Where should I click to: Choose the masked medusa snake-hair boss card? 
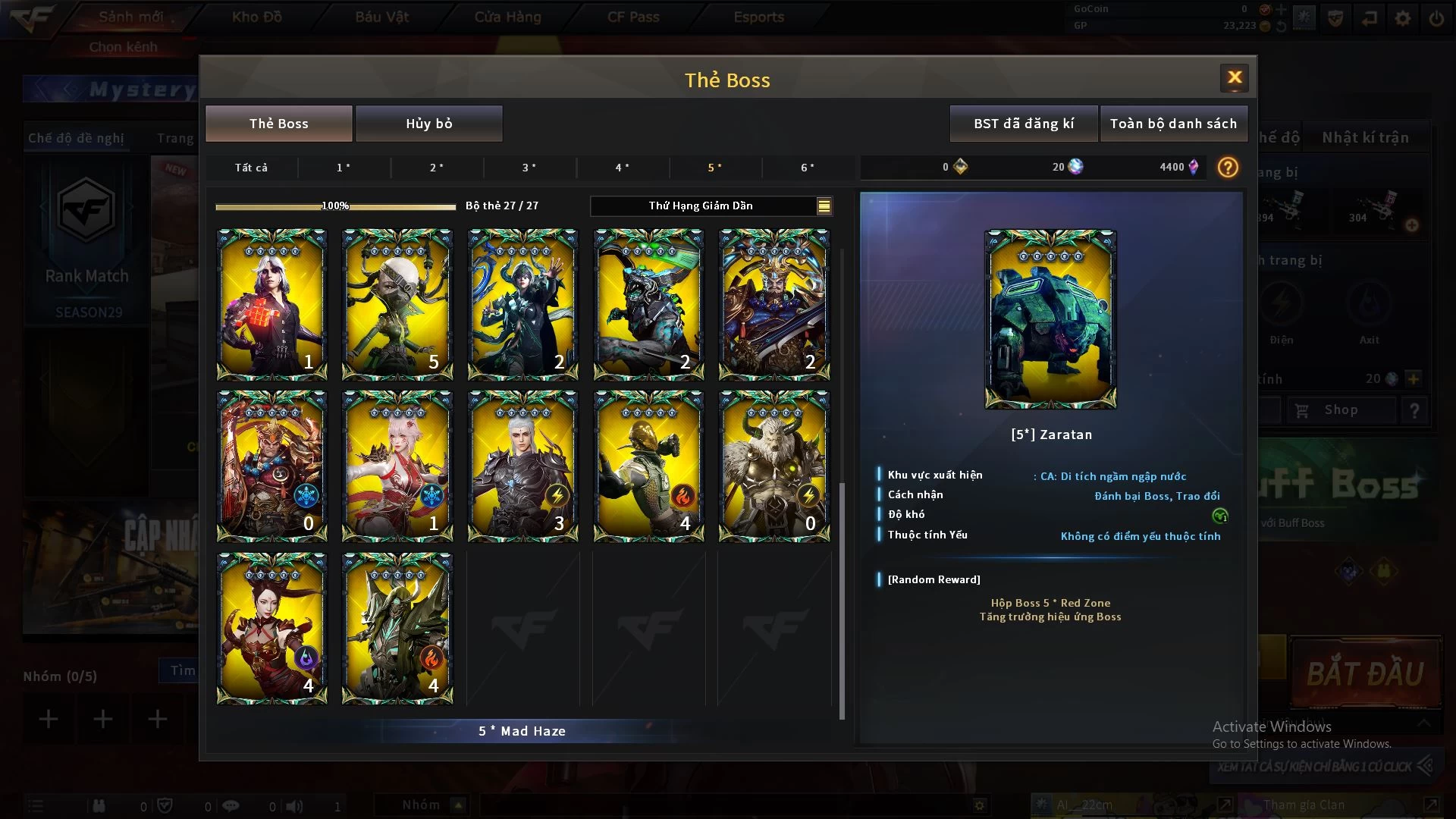tap(397, 304)
